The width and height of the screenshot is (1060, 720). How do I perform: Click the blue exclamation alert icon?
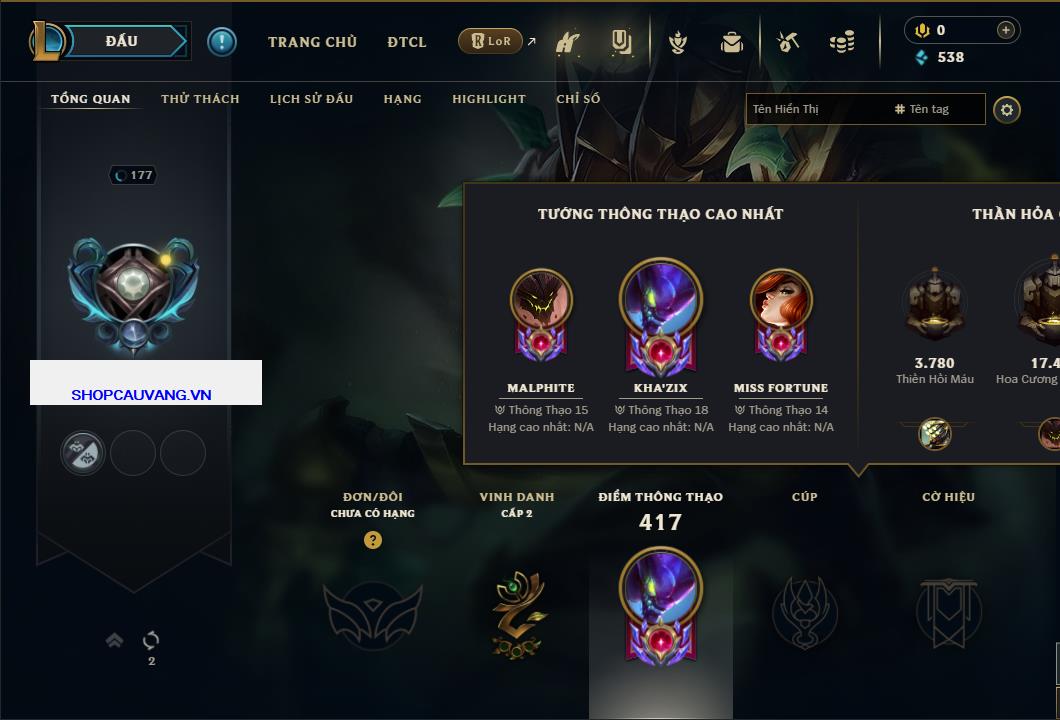(222, 42)
